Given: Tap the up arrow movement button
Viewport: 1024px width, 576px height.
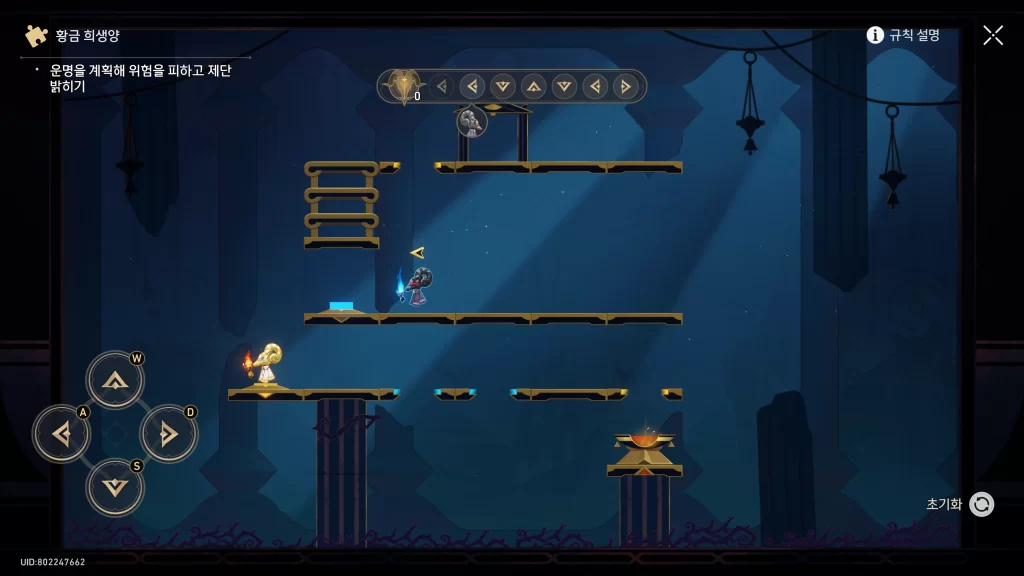Looking at the screenshot, I should tap(115, 380).
